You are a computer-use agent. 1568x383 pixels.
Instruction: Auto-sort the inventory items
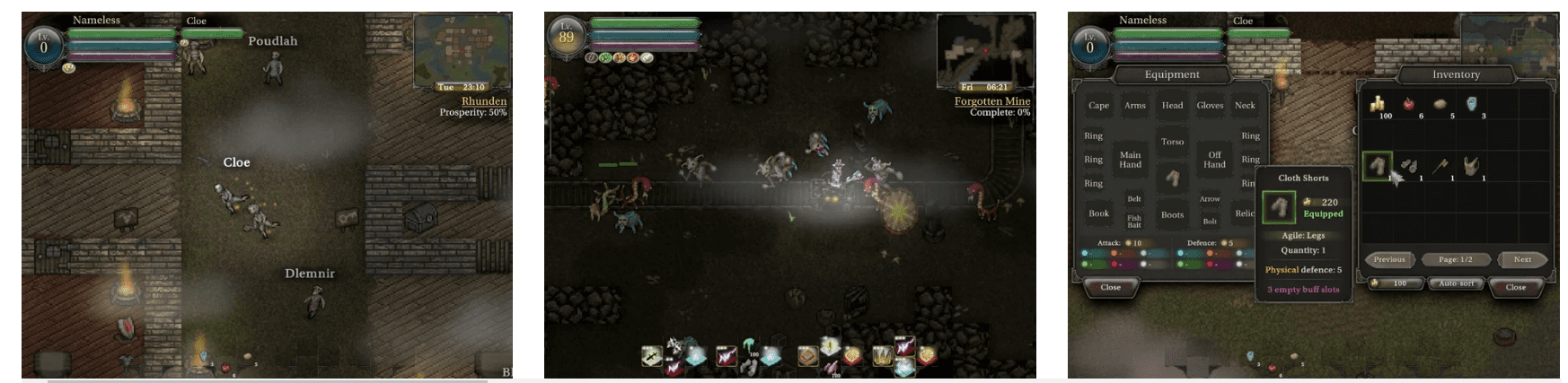coord(1456,283)
